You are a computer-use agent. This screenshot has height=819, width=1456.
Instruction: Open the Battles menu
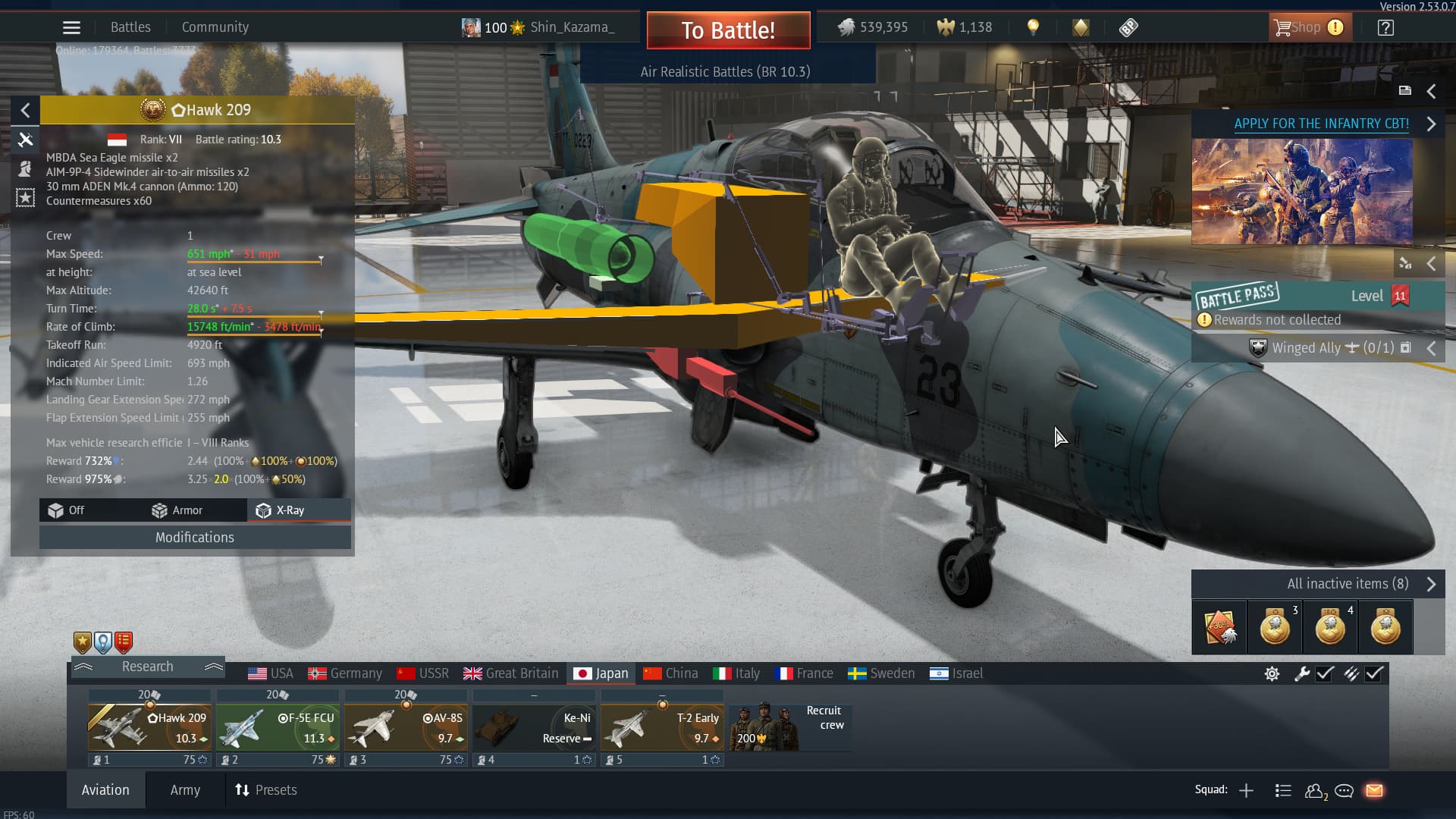[x=130, y=27]
